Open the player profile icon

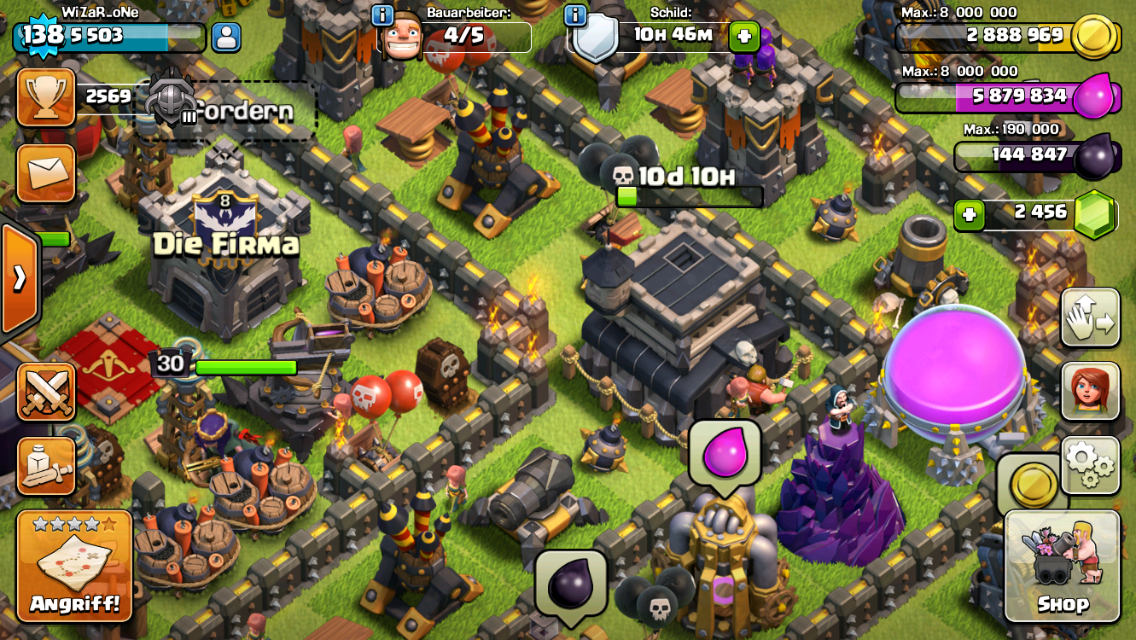tap(226, 37)
